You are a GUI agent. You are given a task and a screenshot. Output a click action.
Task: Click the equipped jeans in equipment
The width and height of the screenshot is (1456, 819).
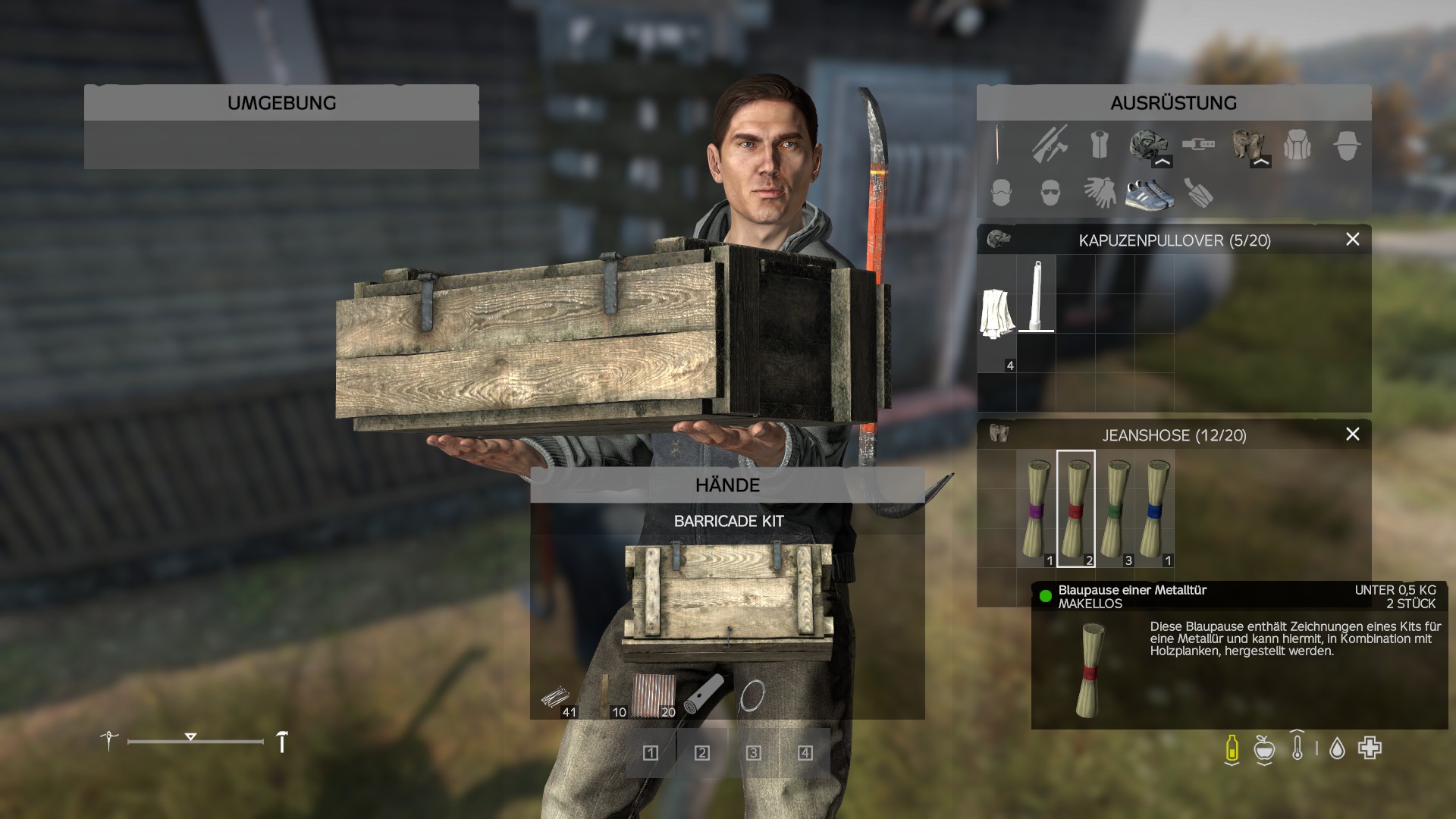pyautogui.click(x=1247, y=146)
